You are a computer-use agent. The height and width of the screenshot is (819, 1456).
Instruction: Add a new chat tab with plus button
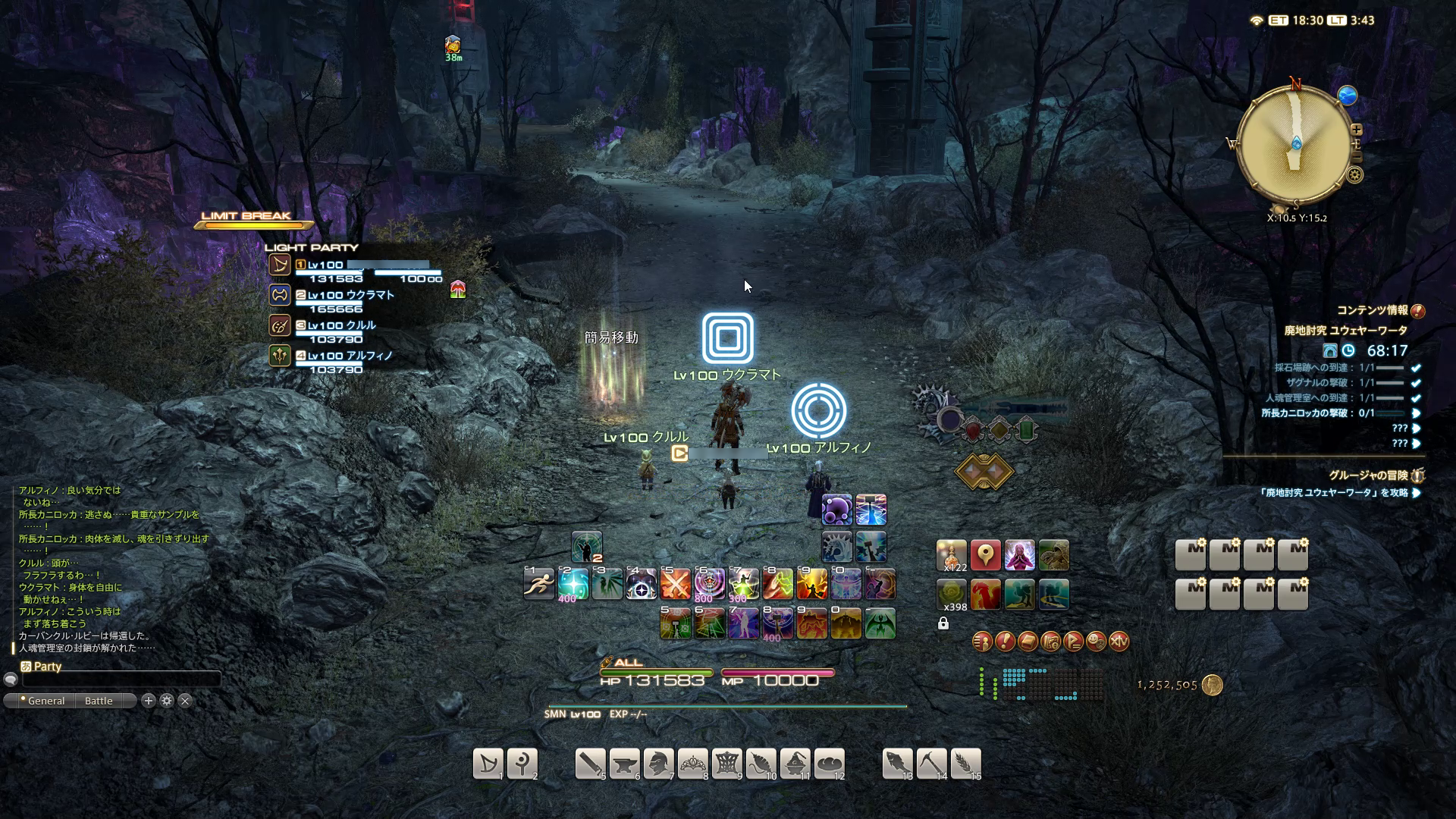[x=149, y=701]
